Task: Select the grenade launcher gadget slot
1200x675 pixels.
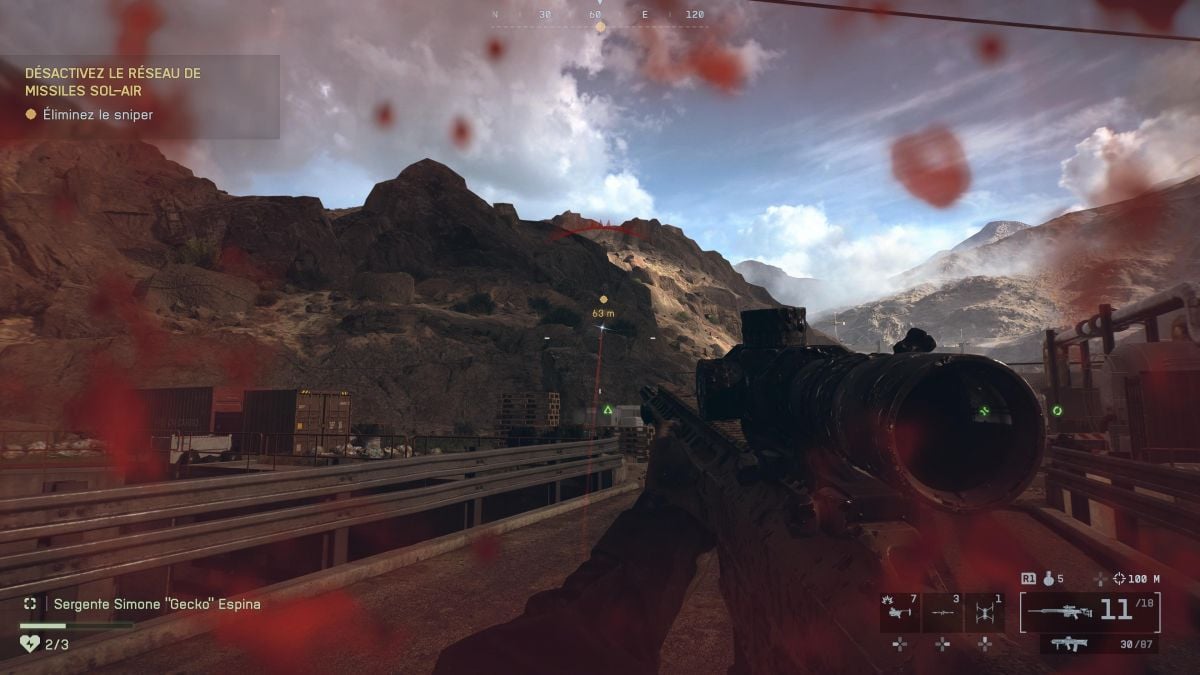Action: tap(900, 612)
